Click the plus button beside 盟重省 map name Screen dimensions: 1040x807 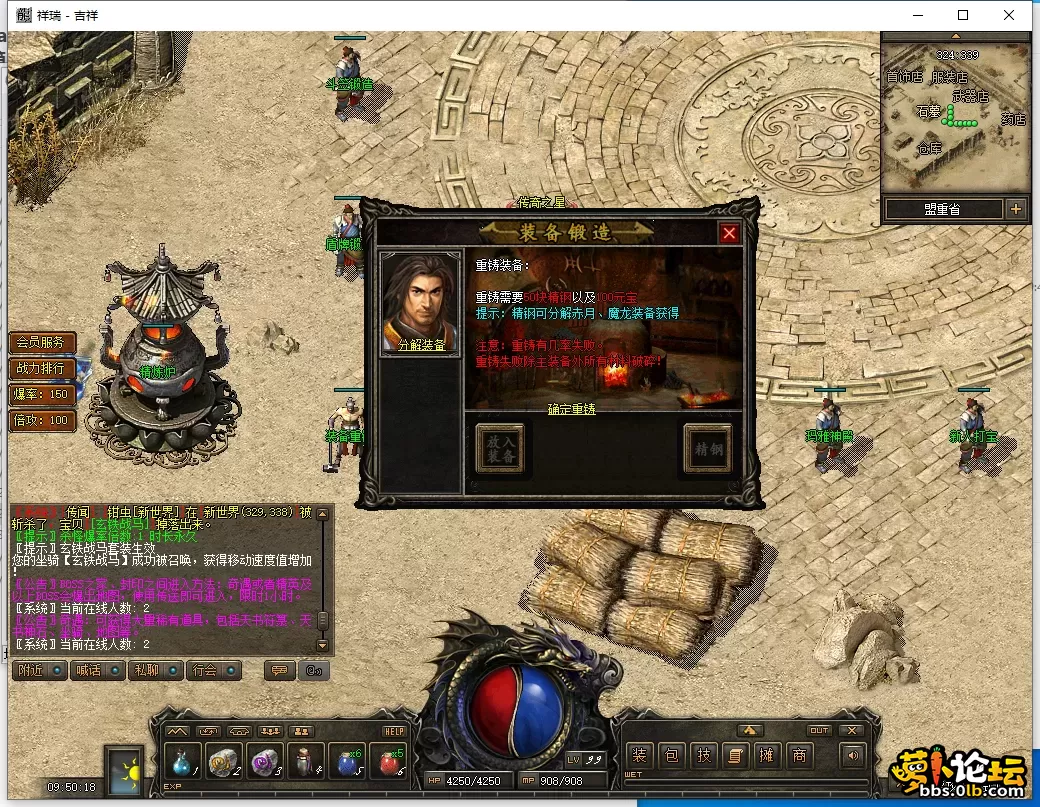coord(1016,209)
